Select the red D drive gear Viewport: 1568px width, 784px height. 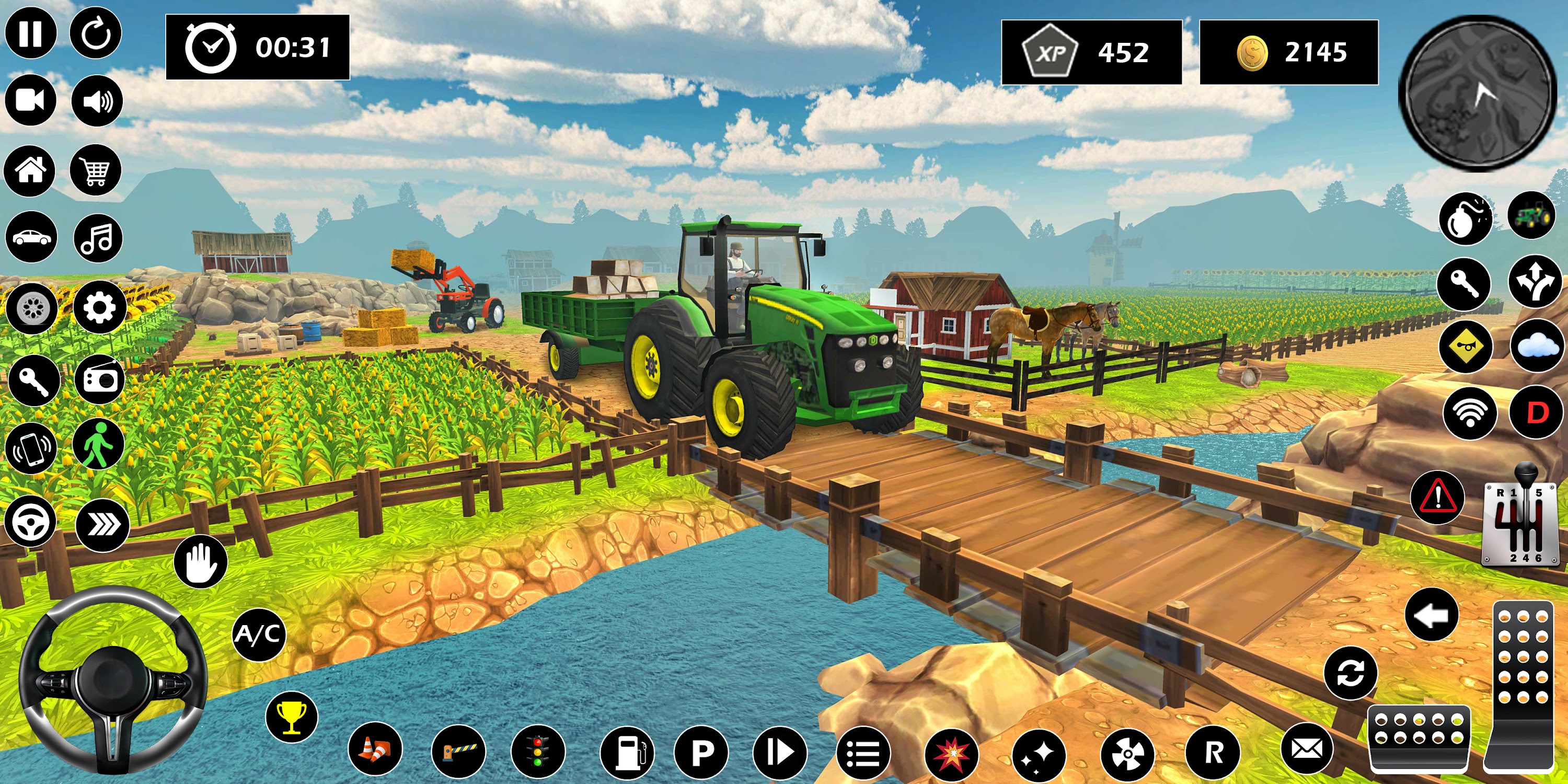click(x=1536, y=413)
